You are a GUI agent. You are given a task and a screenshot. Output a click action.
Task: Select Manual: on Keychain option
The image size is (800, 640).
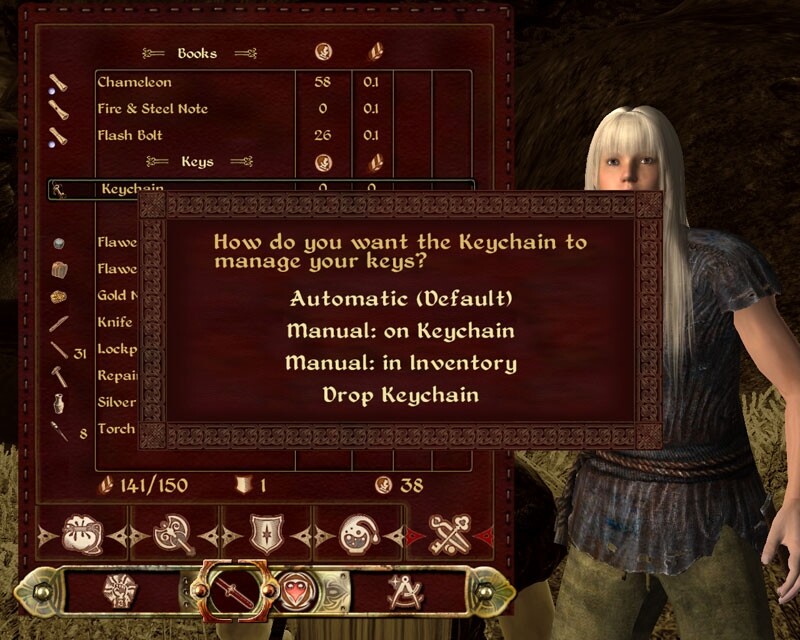[400, 330]
